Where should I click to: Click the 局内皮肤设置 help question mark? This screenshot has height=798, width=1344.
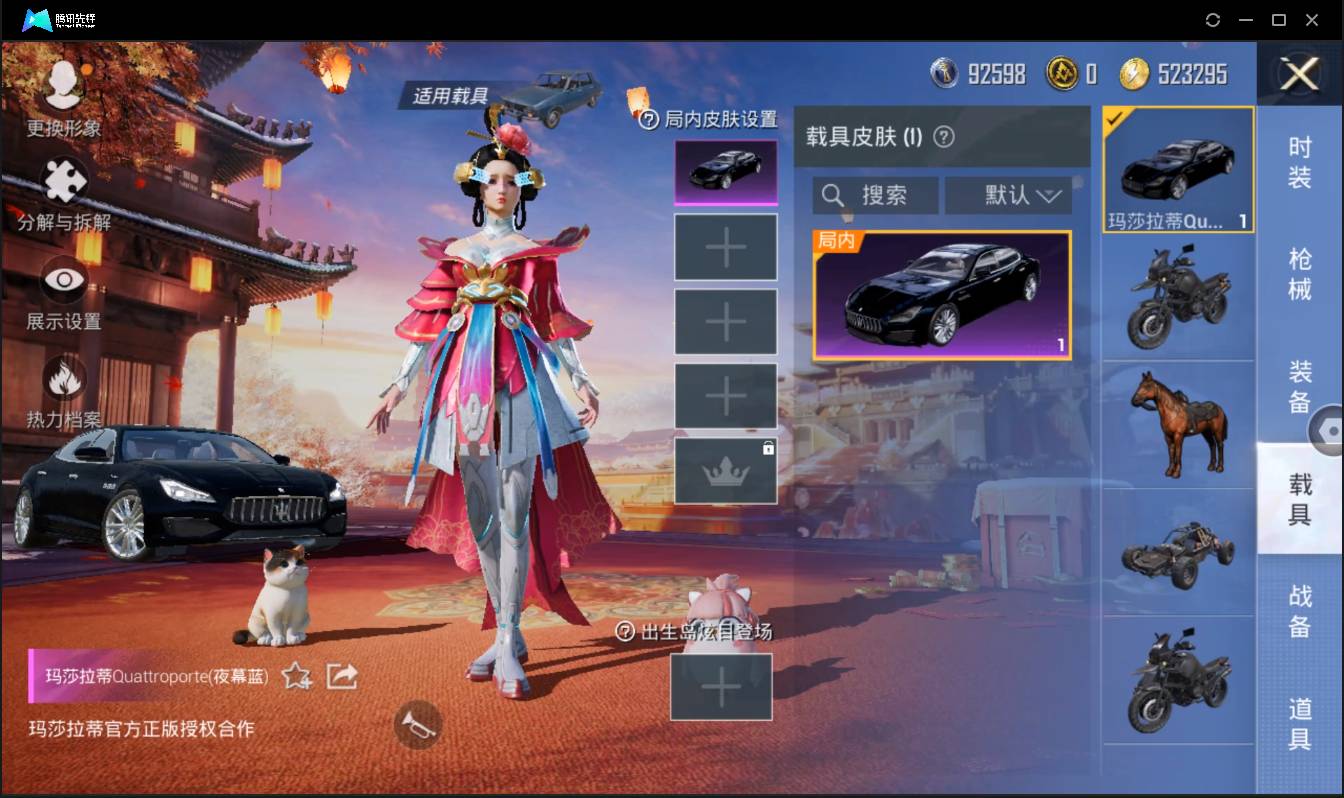tap(652, 117)
